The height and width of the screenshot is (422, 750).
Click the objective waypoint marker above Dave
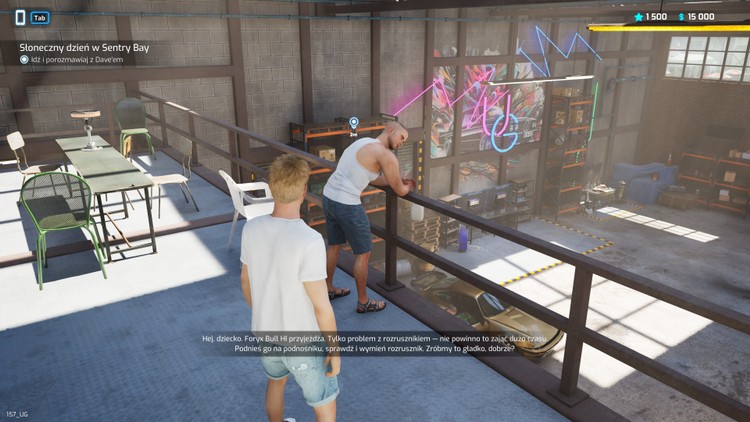coord(353,123)
